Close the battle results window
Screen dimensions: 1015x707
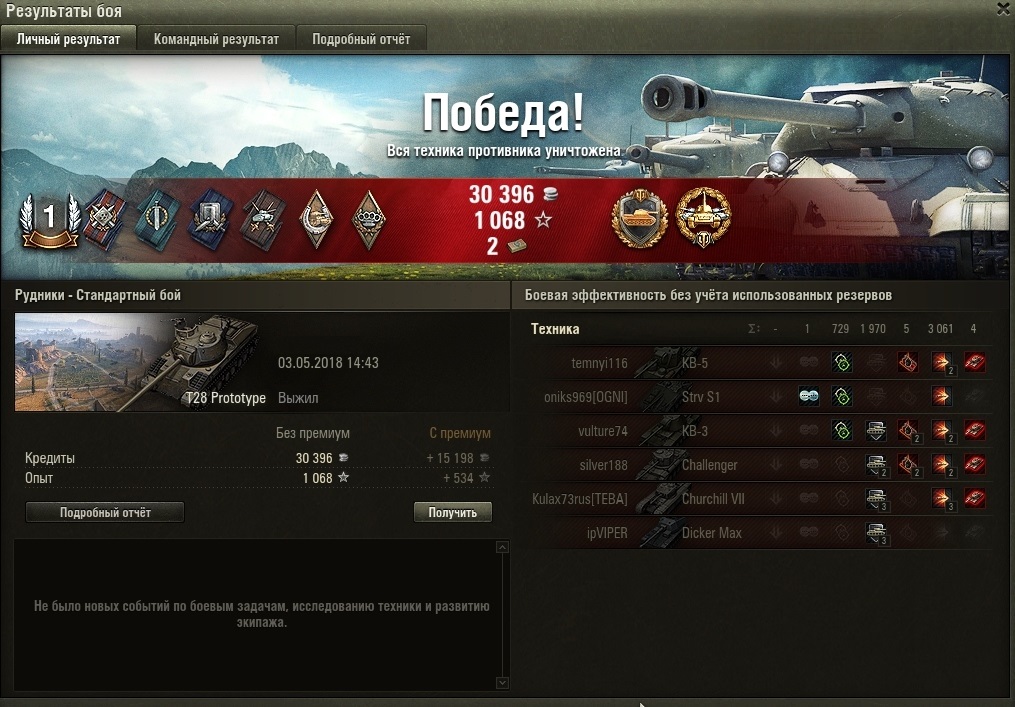(x=1003, y=8)
